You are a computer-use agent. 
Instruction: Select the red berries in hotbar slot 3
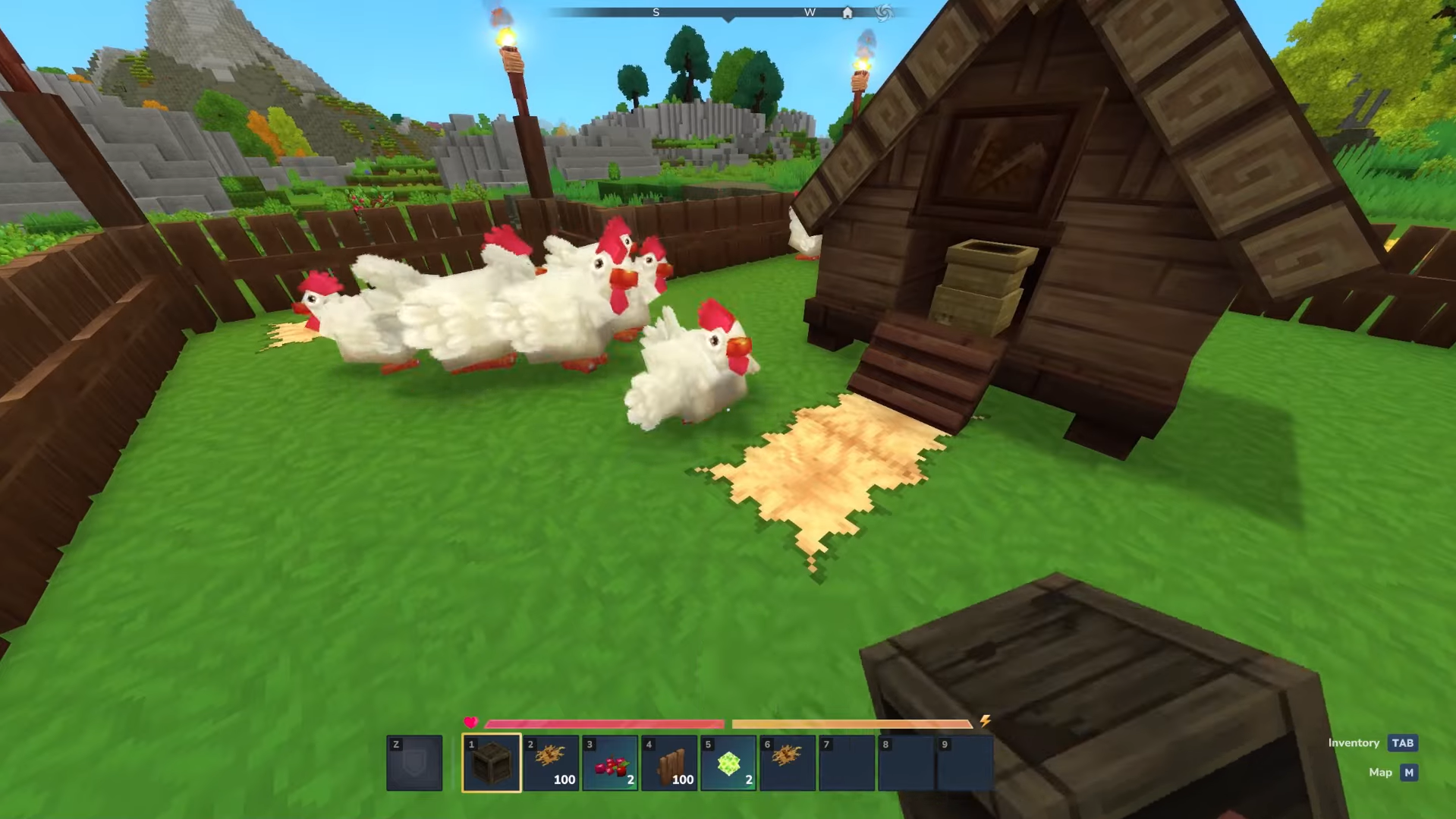click(609, 761)
